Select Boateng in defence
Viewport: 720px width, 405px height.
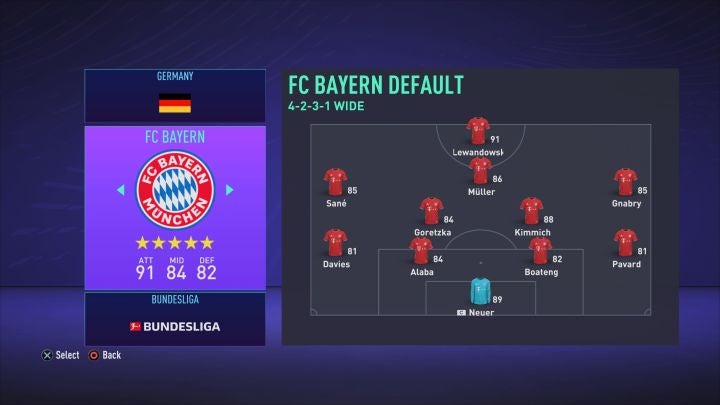point(540,251)
